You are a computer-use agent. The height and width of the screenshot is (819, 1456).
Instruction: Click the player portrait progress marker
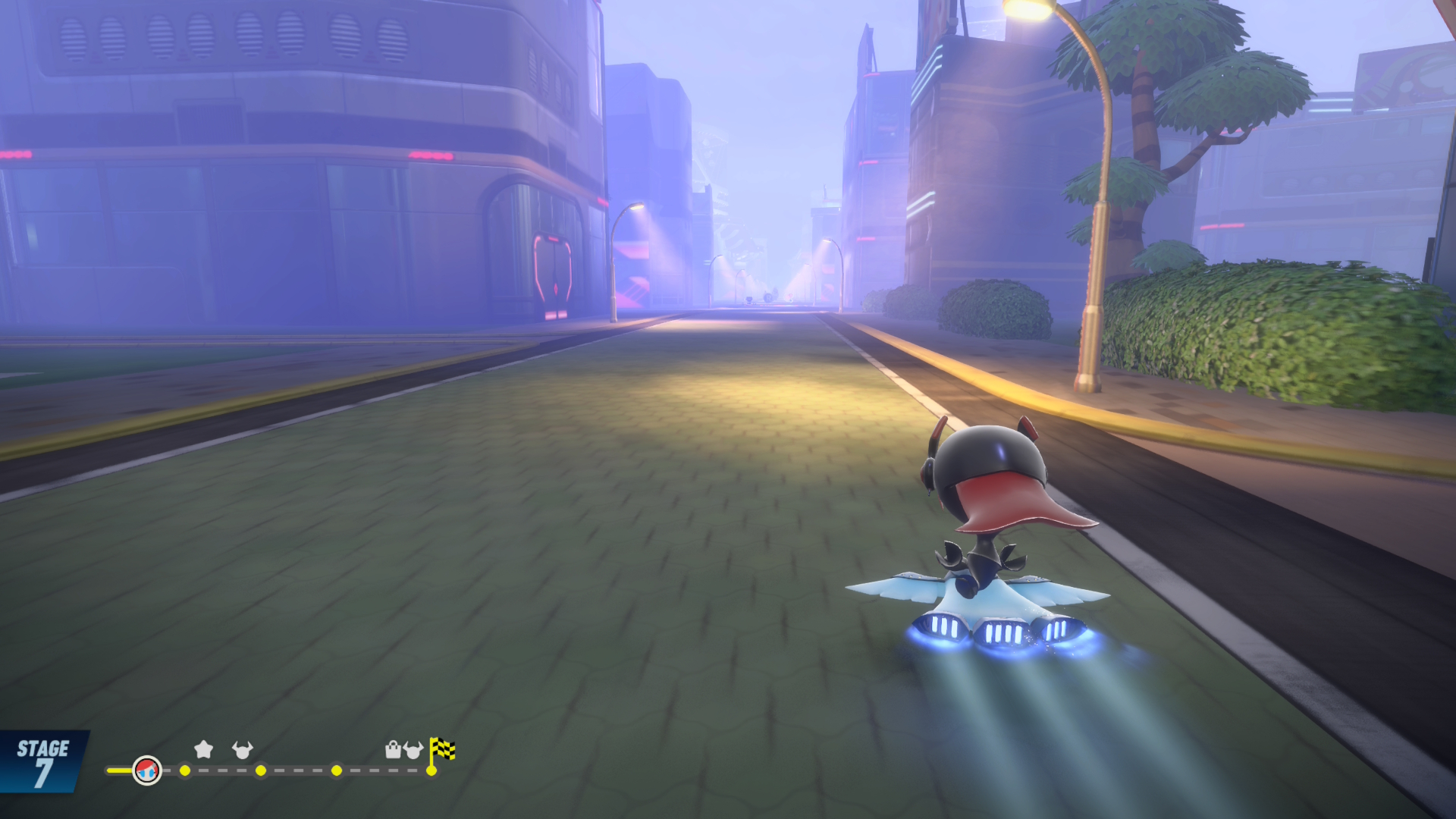pyautogui.click(x=146, y=770)
